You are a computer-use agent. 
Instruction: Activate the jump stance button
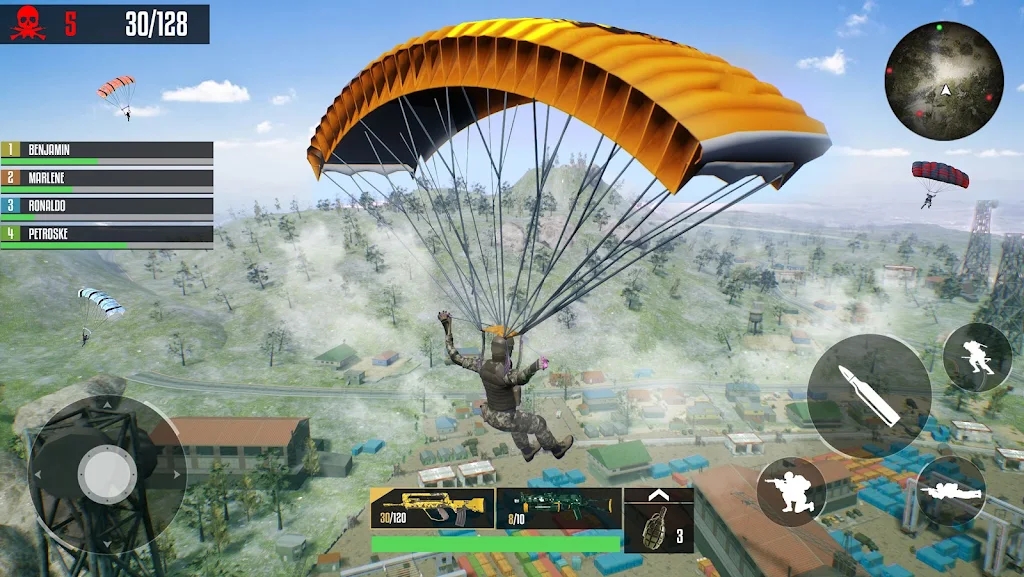(x=977, y=357)
